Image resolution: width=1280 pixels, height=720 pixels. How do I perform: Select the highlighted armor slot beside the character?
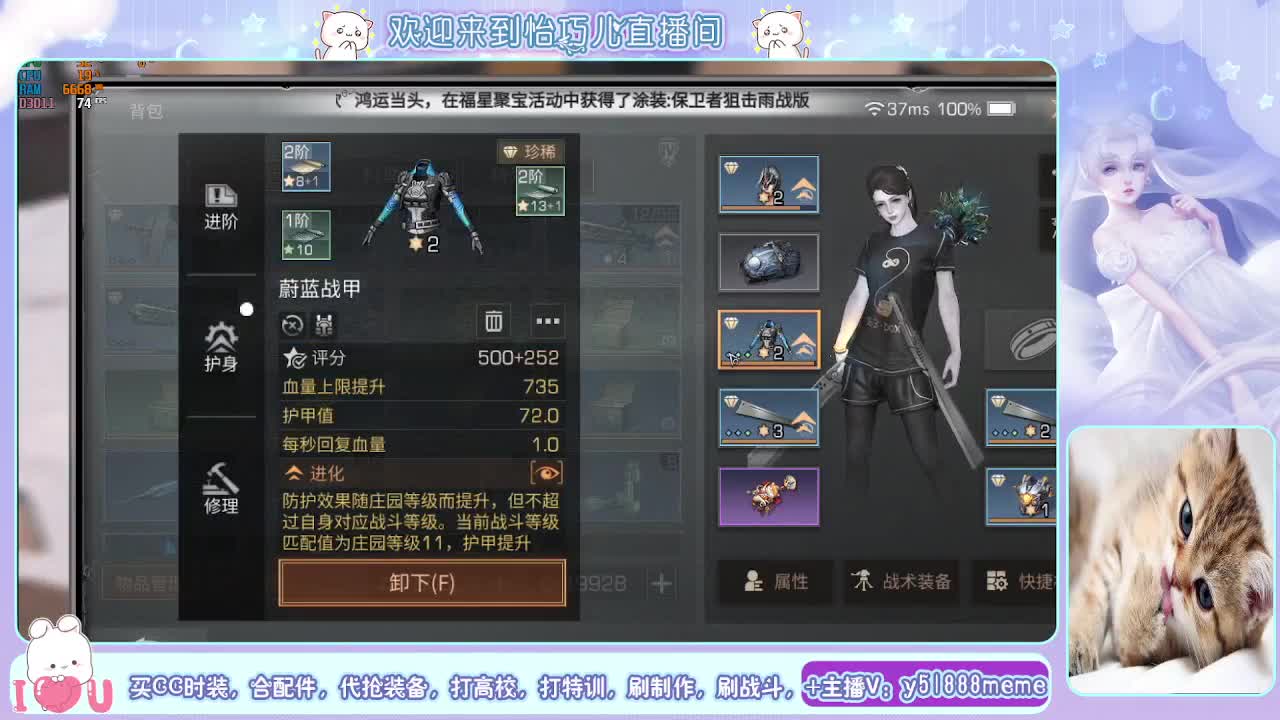click(768, 340)
